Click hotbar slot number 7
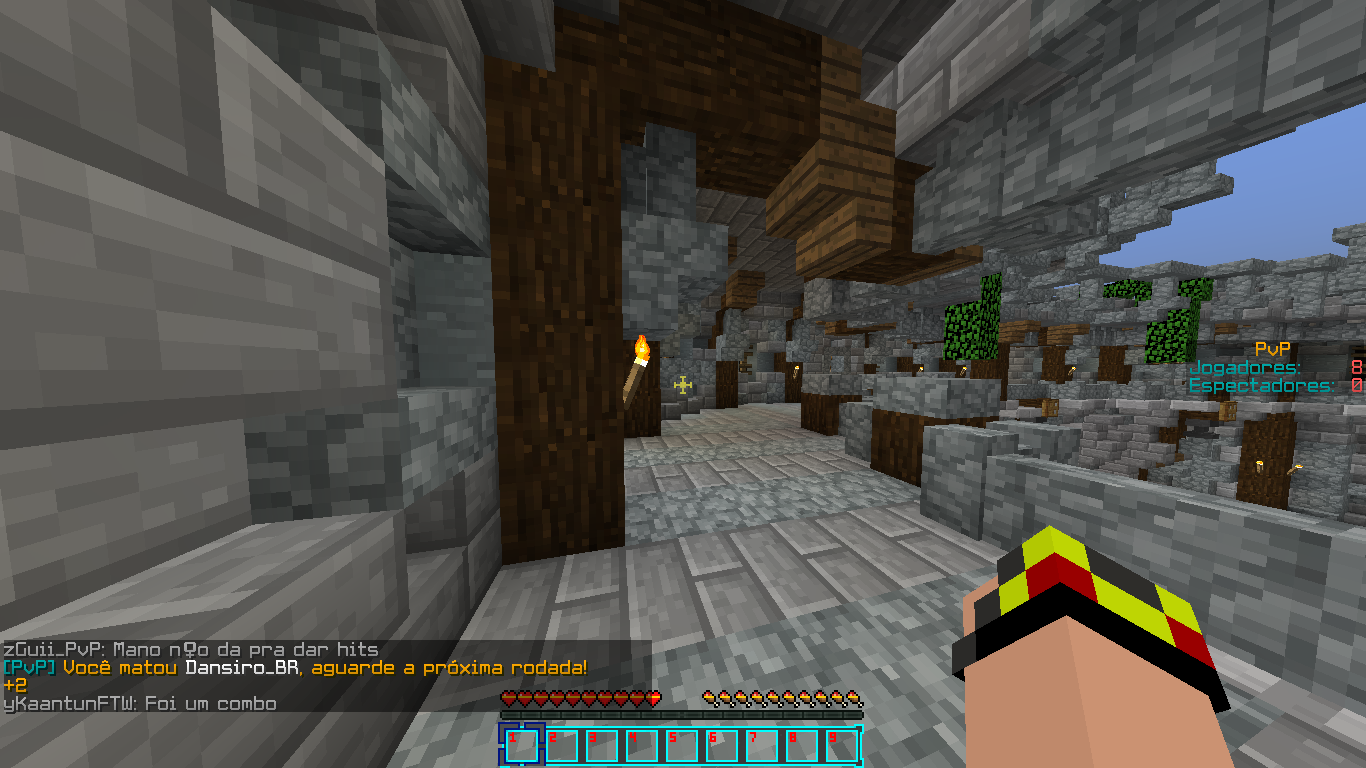Image resolution: width=1366 pixels, height=768 pixels. coord(761,746)
